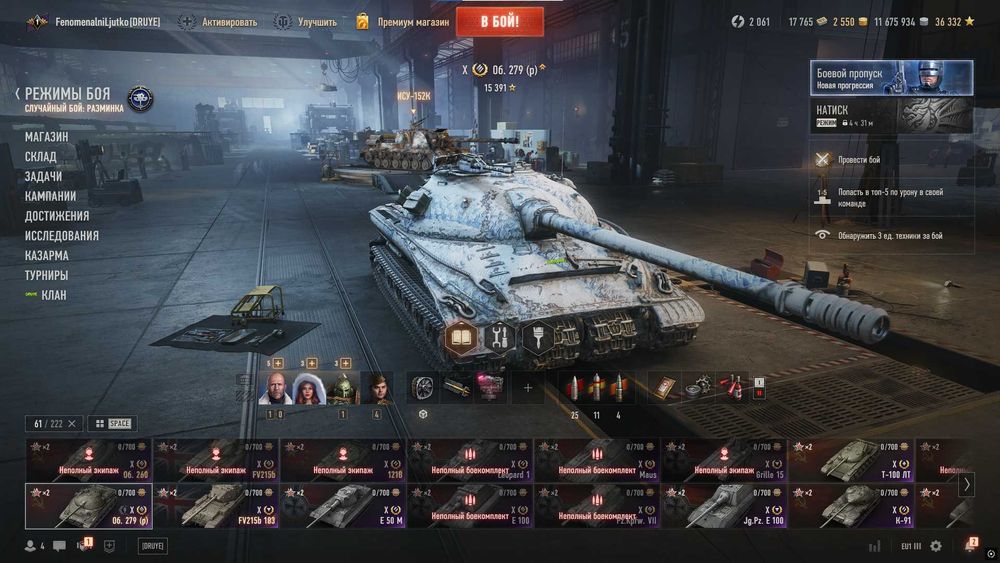The image size is (1000, 563).
Task: Open the paintbrush exterior customization button
Action: 536,338
